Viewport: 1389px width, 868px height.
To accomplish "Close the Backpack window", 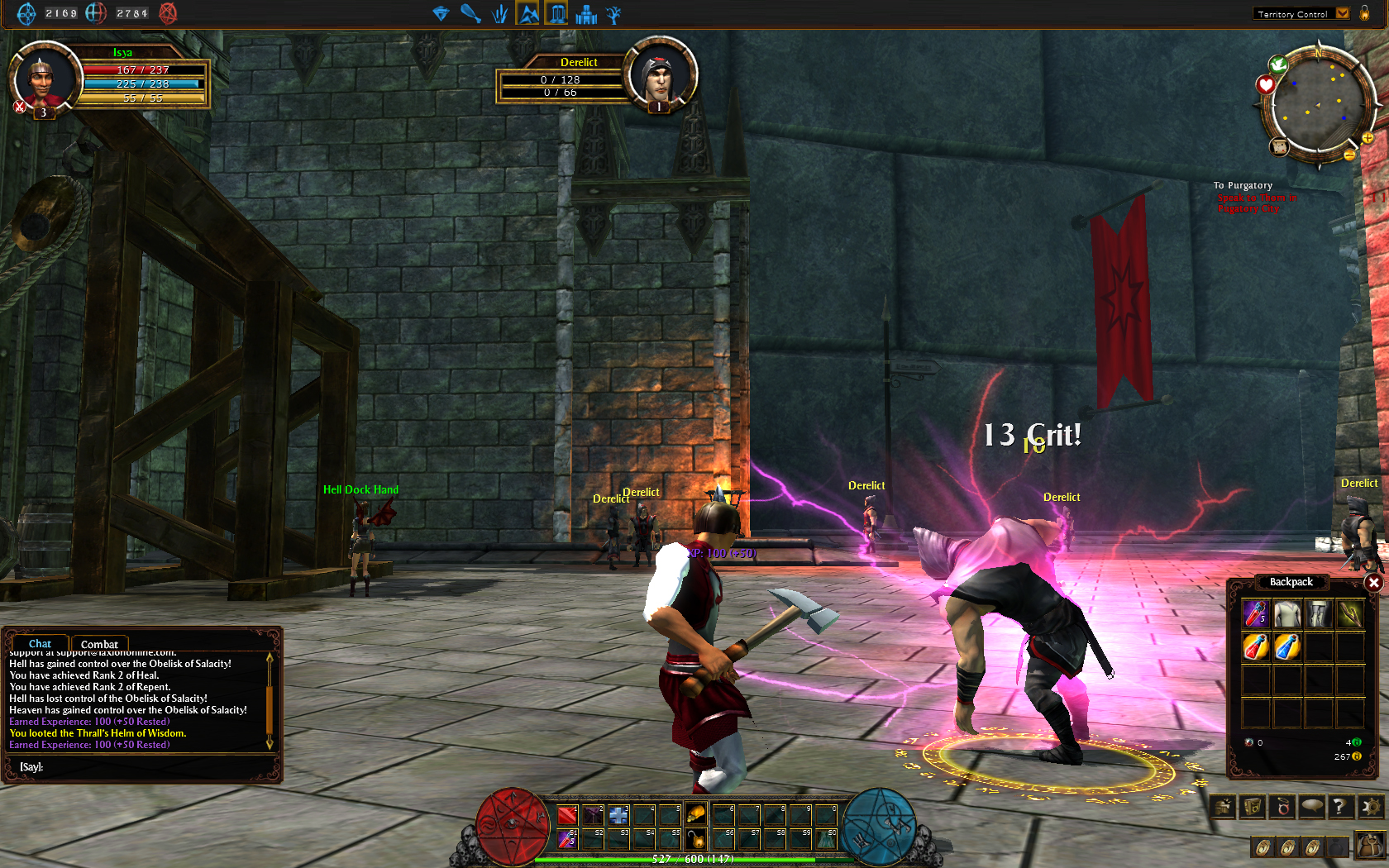I will click(x=1373, y=583).
